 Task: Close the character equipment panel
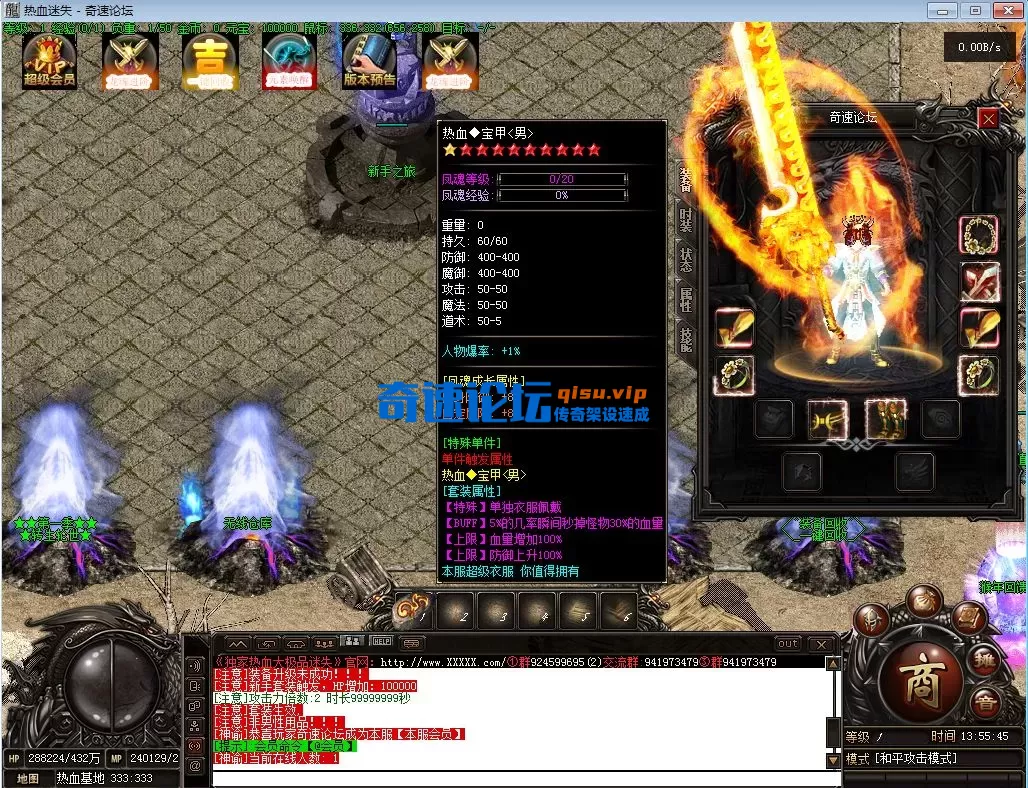[x=988, y=119]
